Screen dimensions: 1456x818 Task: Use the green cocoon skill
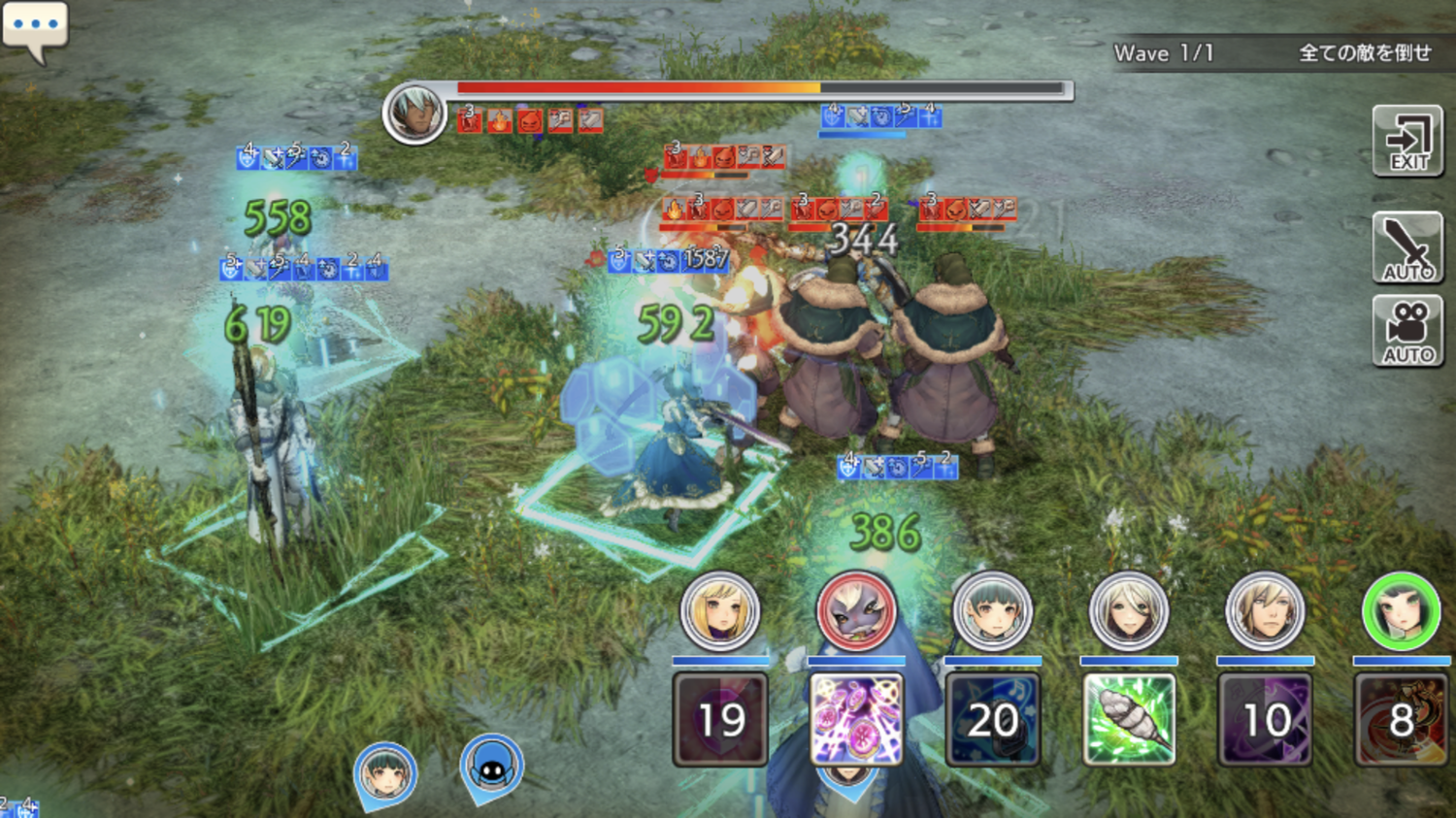1128,719
